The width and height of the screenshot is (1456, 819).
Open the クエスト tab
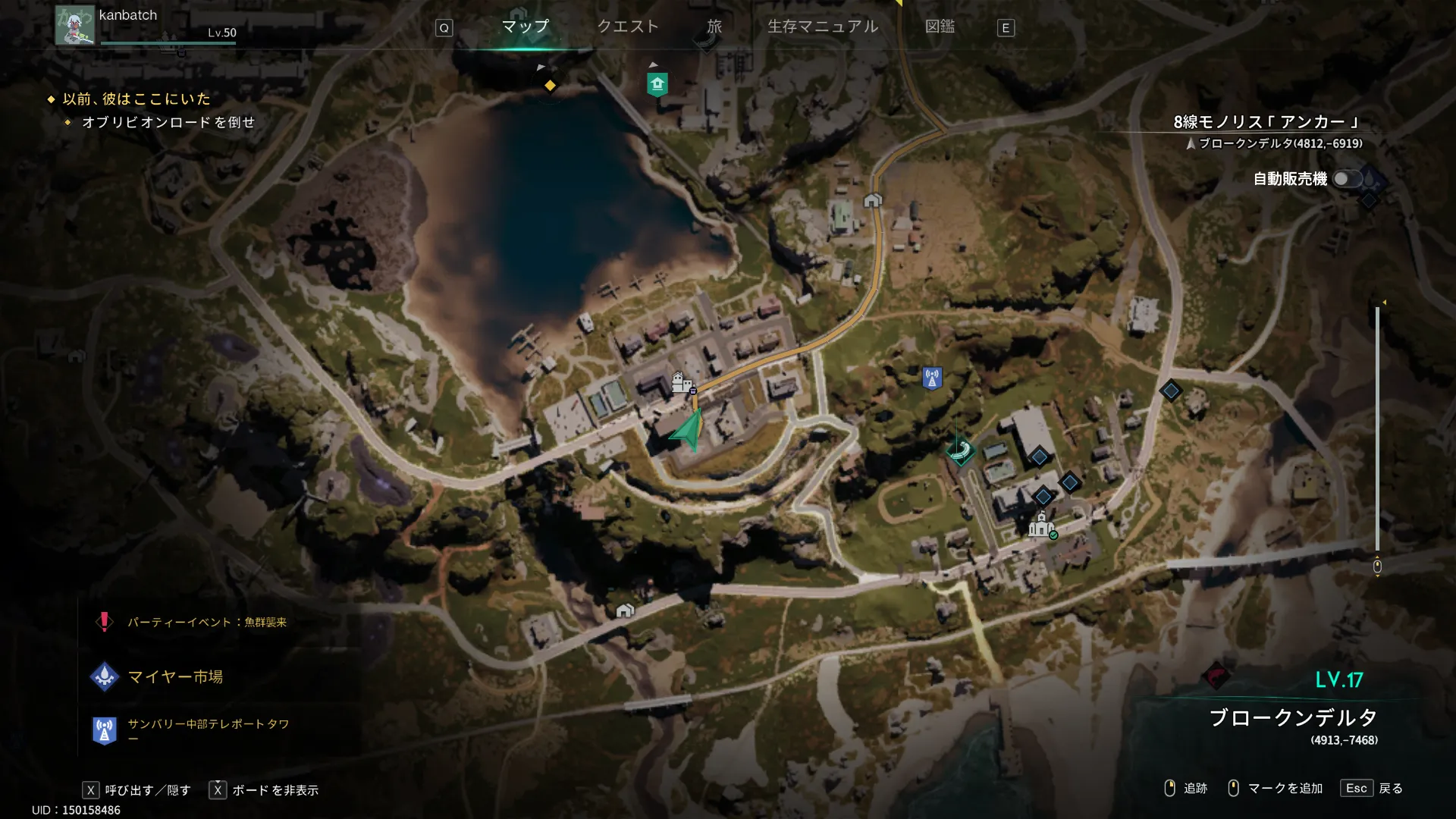coord(628,27)
